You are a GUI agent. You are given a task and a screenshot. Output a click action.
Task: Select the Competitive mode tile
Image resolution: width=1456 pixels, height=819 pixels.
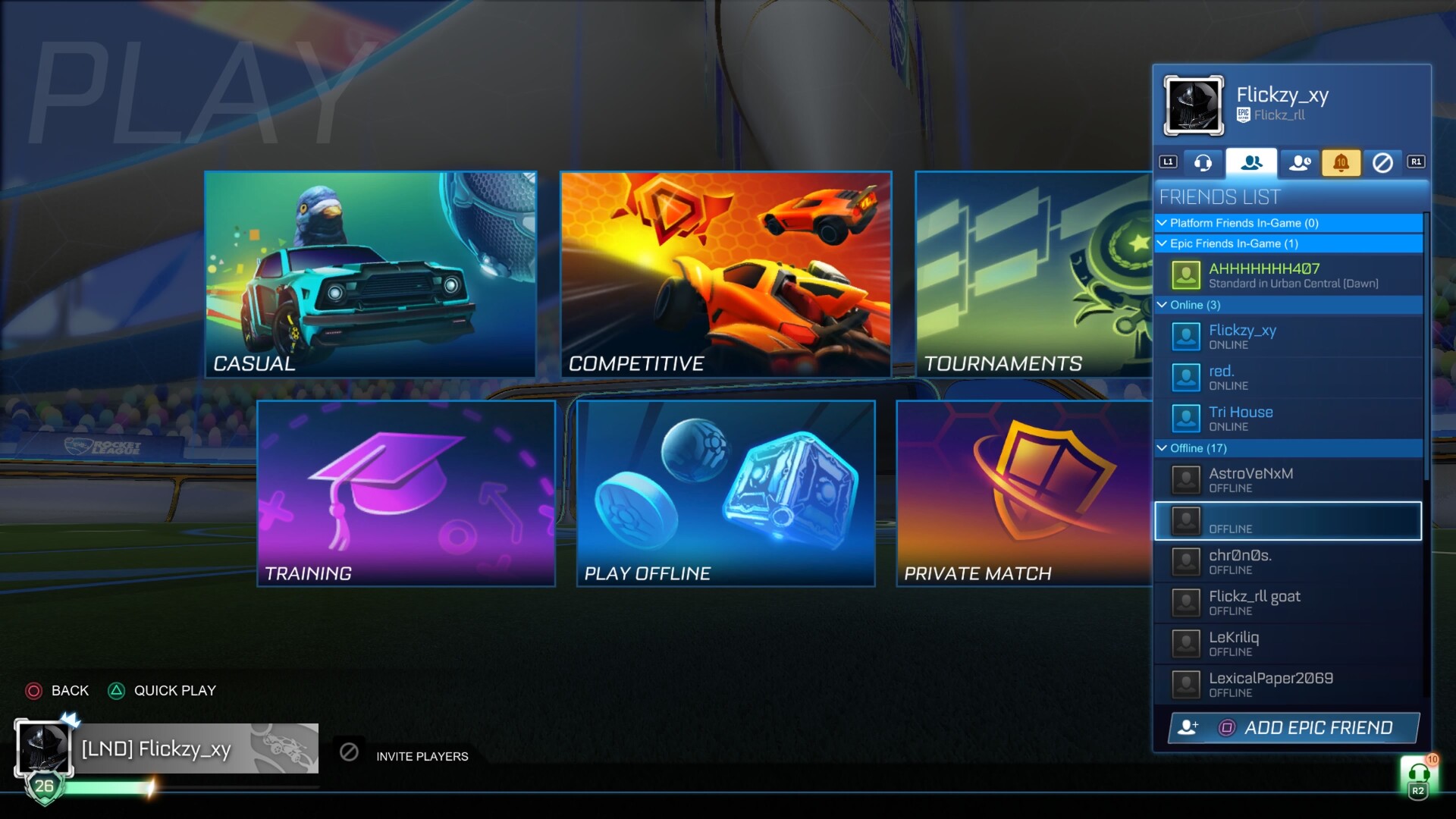[726, 274]
